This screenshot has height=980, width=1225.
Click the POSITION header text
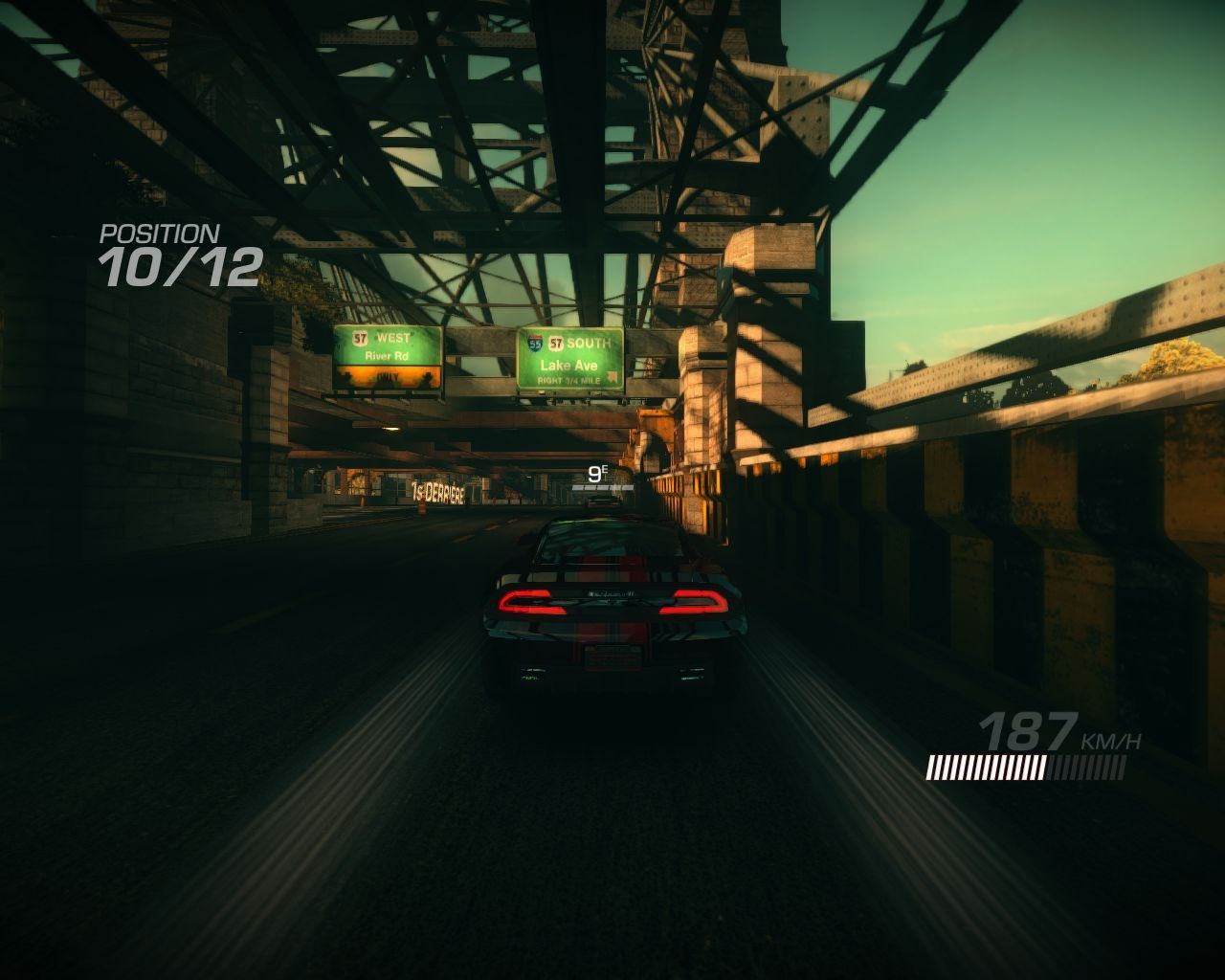pos(159,233)
